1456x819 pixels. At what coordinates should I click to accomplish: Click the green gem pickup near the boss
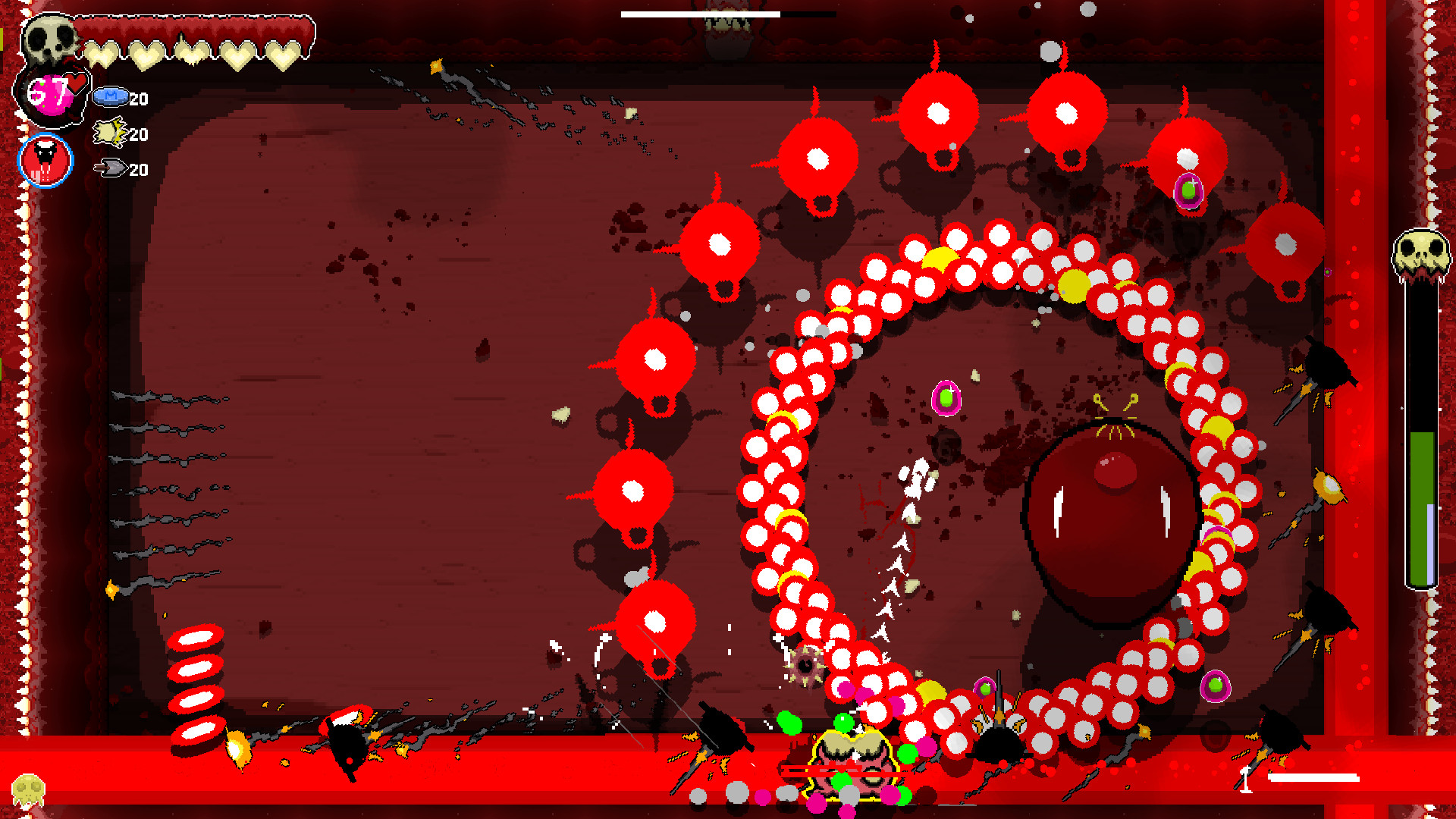pyautogui.click(x=946, y=397)
